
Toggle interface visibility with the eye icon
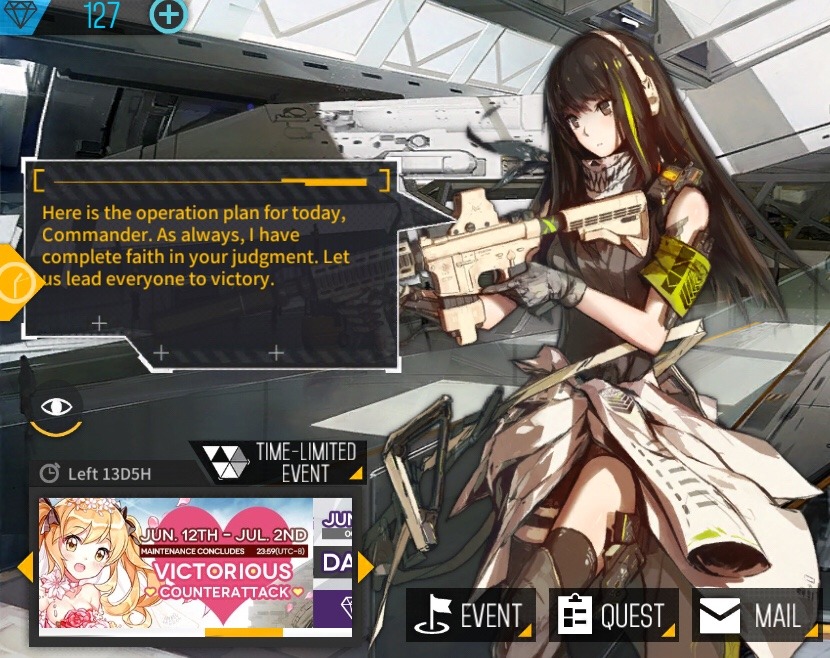(57, 407)
